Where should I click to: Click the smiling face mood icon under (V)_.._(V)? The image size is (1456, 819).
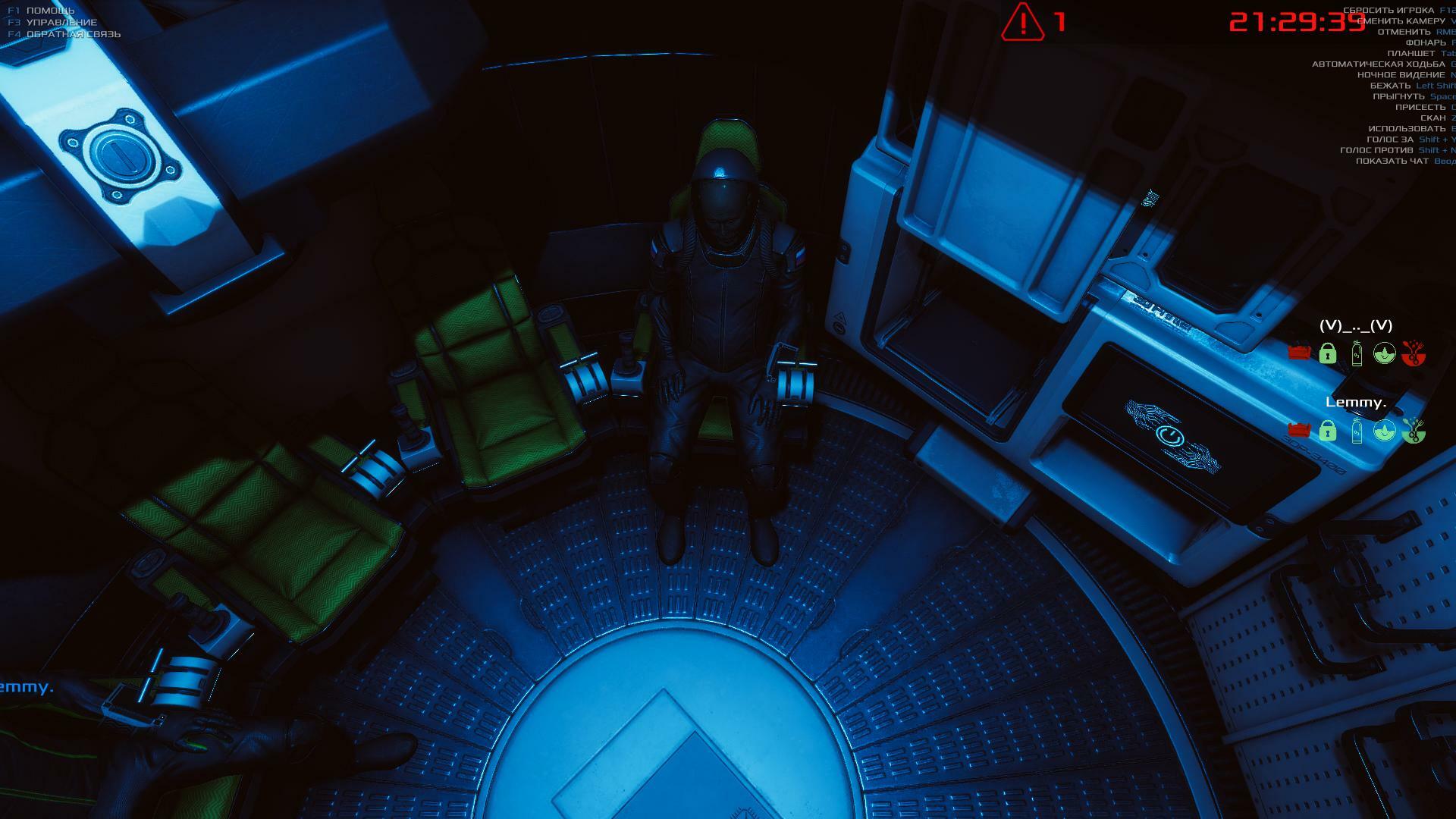(1385, 353)
